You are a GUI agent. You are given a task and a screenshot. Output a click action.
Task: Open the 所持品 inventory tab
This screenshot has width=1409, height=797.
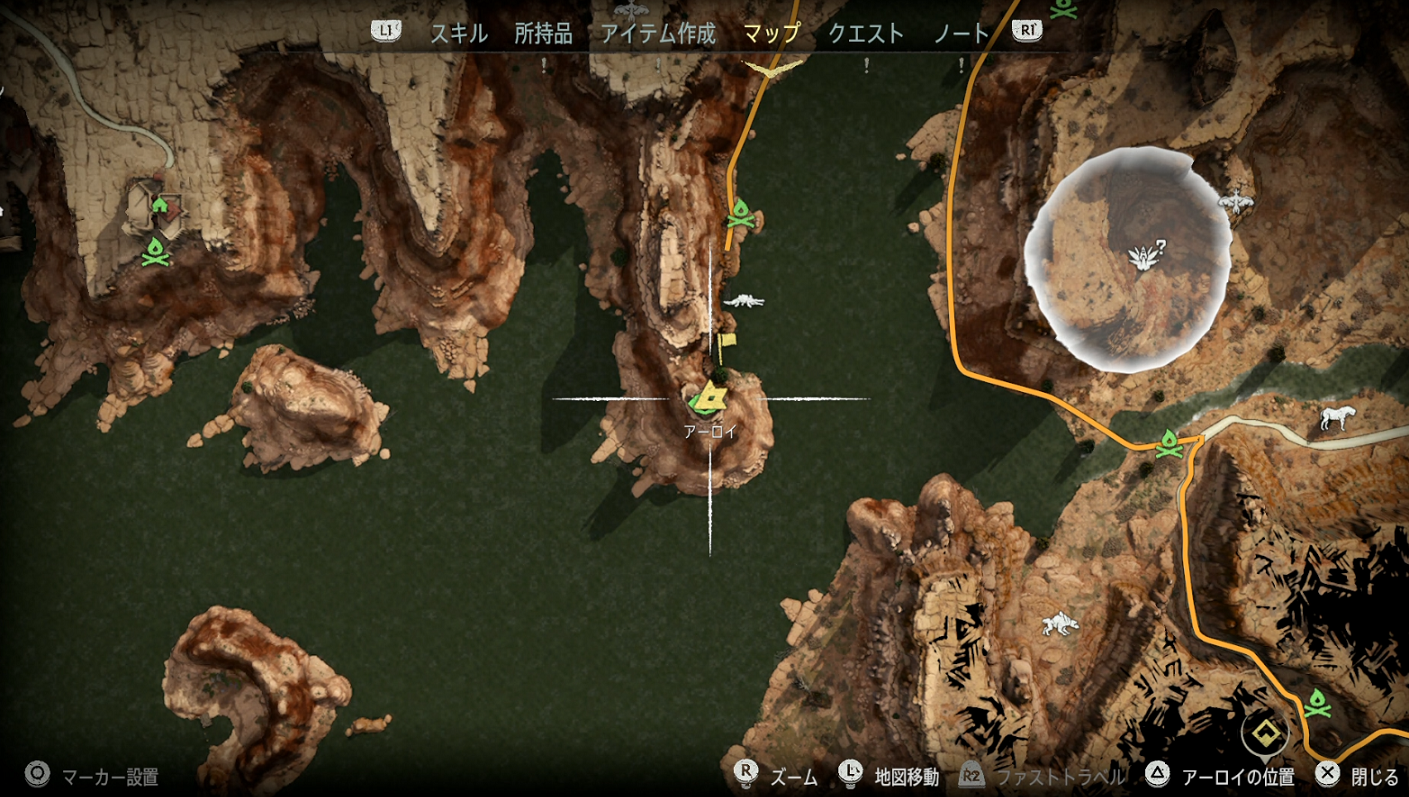543,34
